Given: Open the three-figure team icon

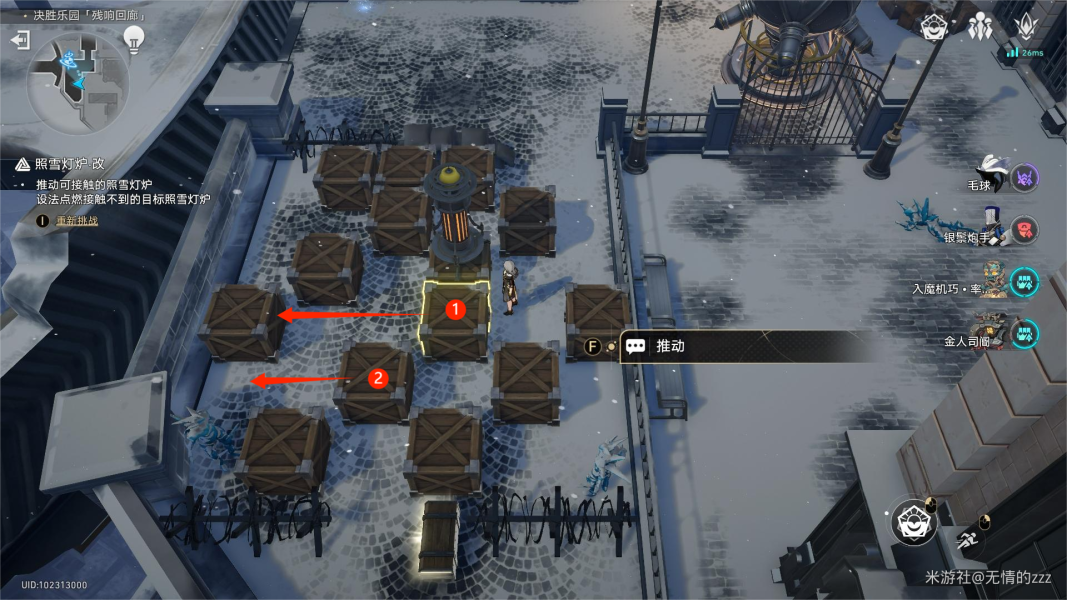Looking at the screenshot, I should click(x=980, y=27).
